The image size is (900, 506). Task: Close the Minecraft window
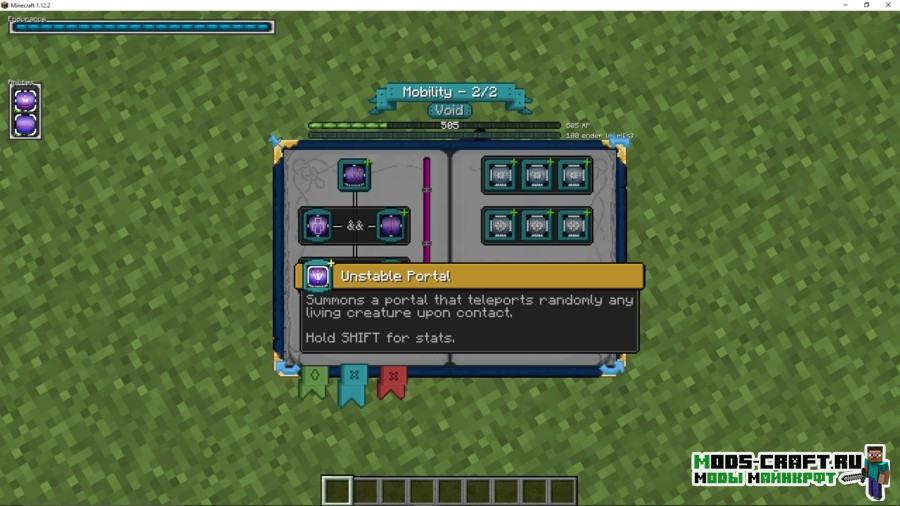[888, 5]
